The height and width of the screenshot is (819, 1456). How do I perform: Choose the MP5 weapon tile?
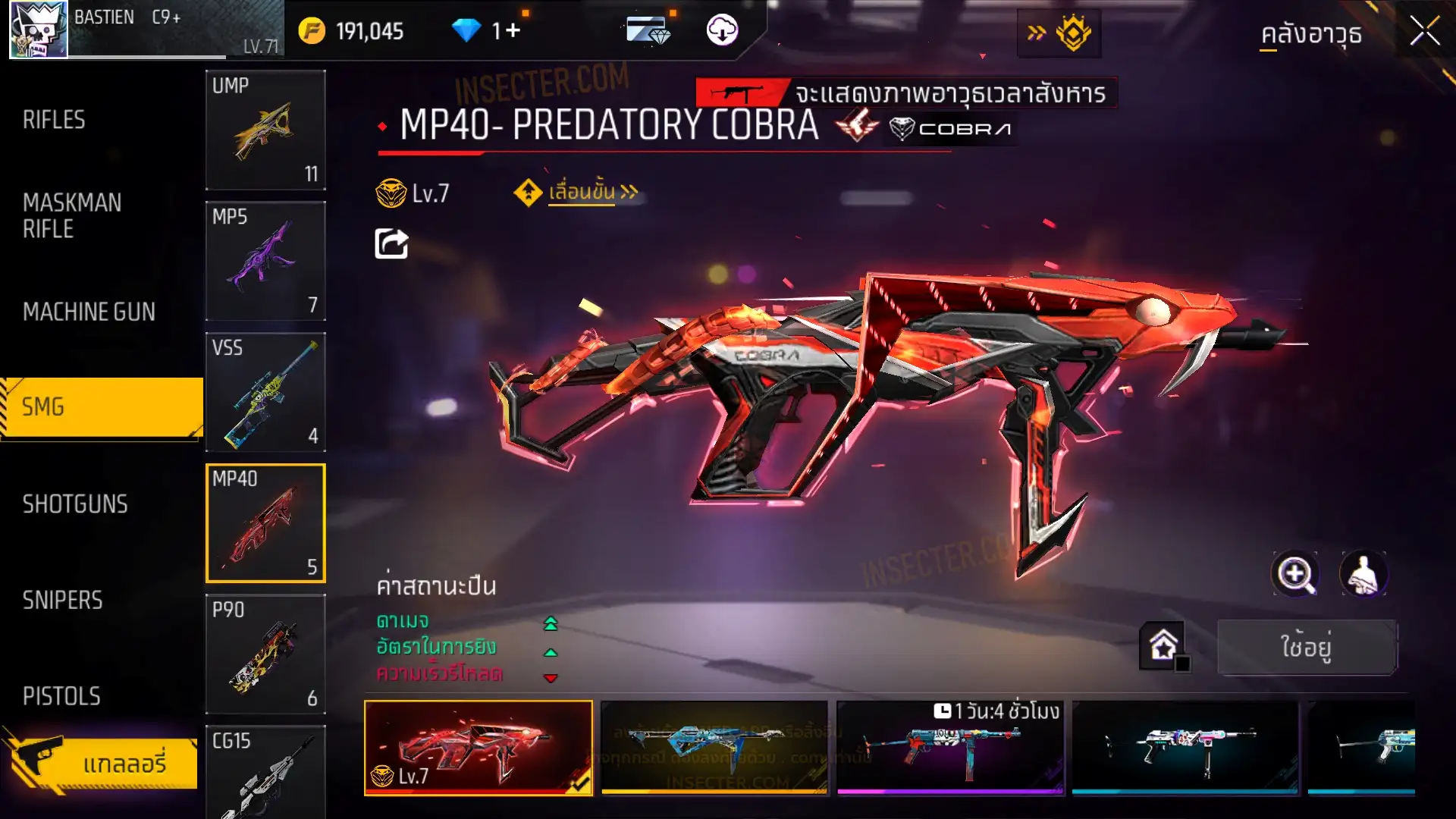click(x=265, y=261)
